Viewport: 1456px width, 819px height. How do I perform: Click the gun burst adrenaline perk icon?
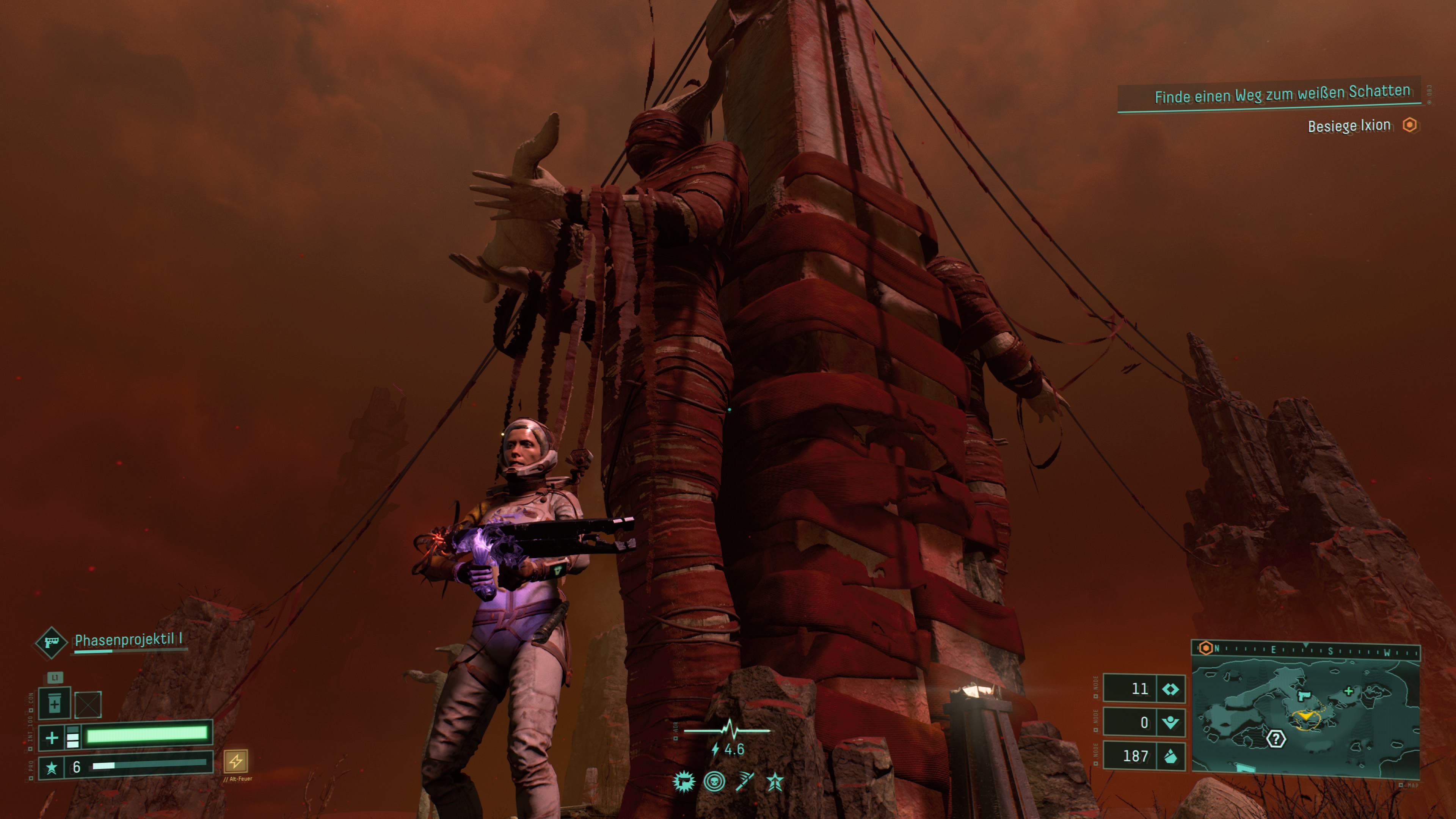coord(683,782)
